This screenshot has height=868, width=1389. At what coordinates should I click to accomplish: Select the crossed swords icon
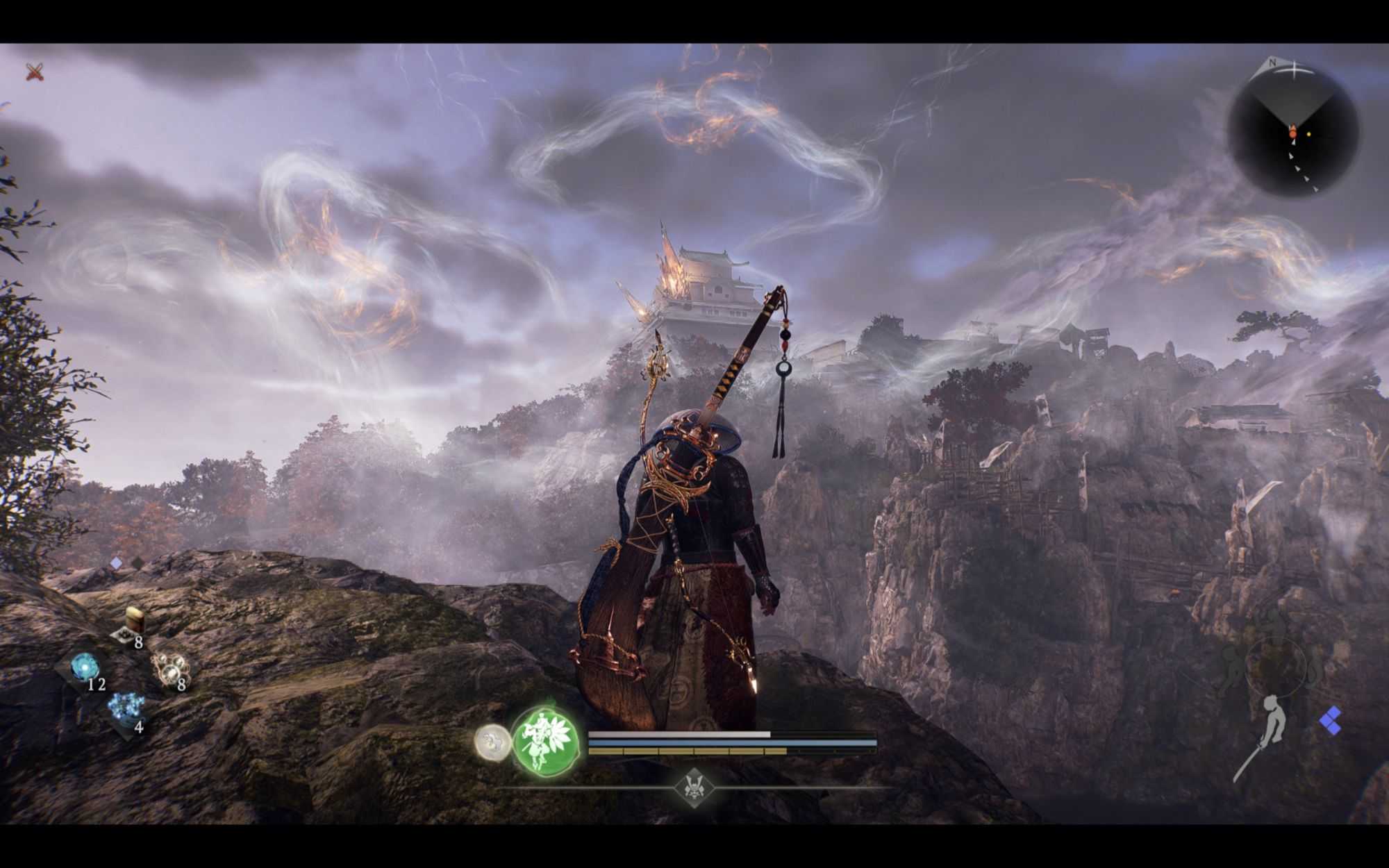coord(35,71)
